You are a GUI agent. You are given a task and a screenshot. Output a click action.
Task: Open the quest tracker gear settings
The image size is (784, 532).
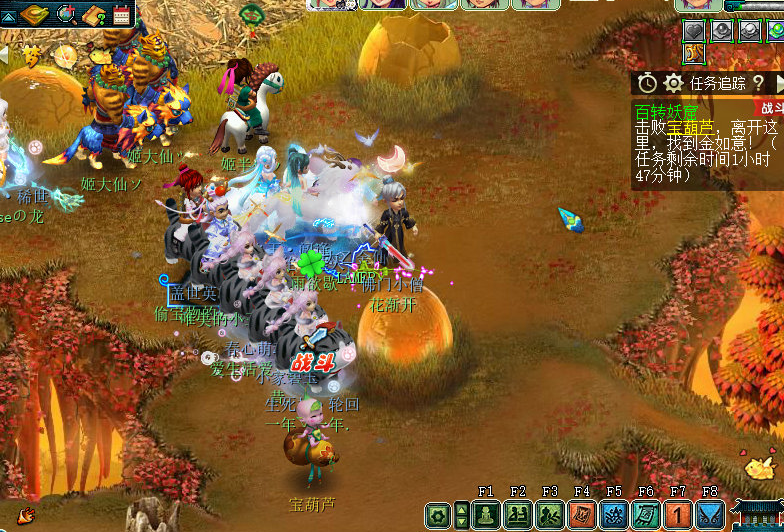[x=673, y=83]
